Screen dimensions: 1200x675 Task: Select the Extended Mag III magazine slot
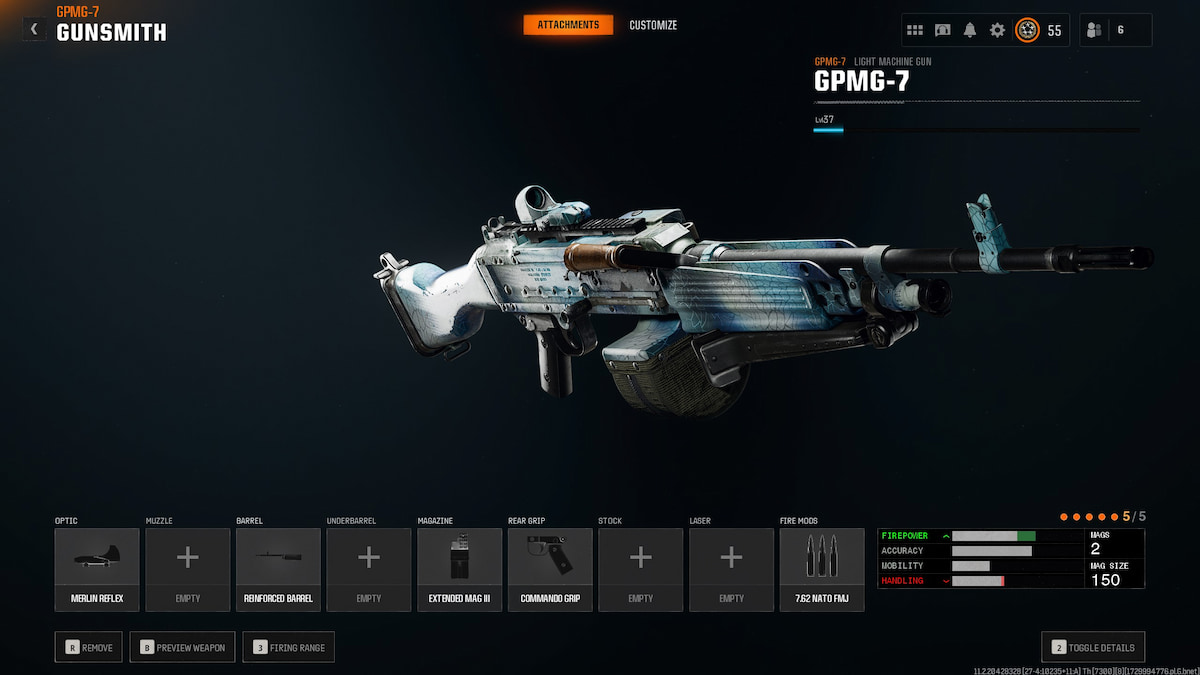point(460,569)
